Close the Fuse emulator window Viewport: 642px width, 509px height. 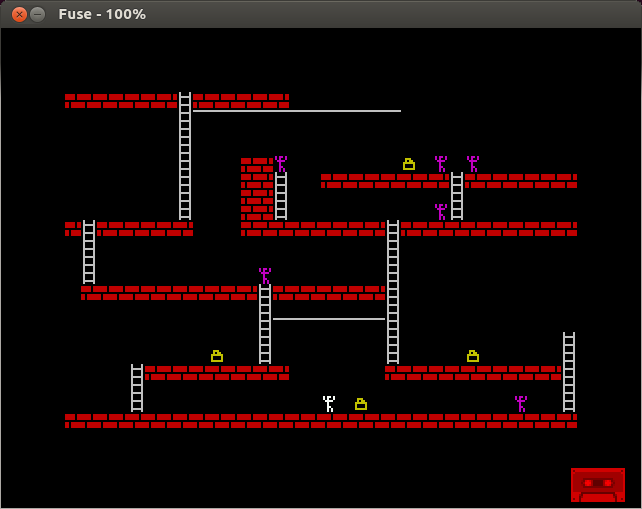coord(19,14)
